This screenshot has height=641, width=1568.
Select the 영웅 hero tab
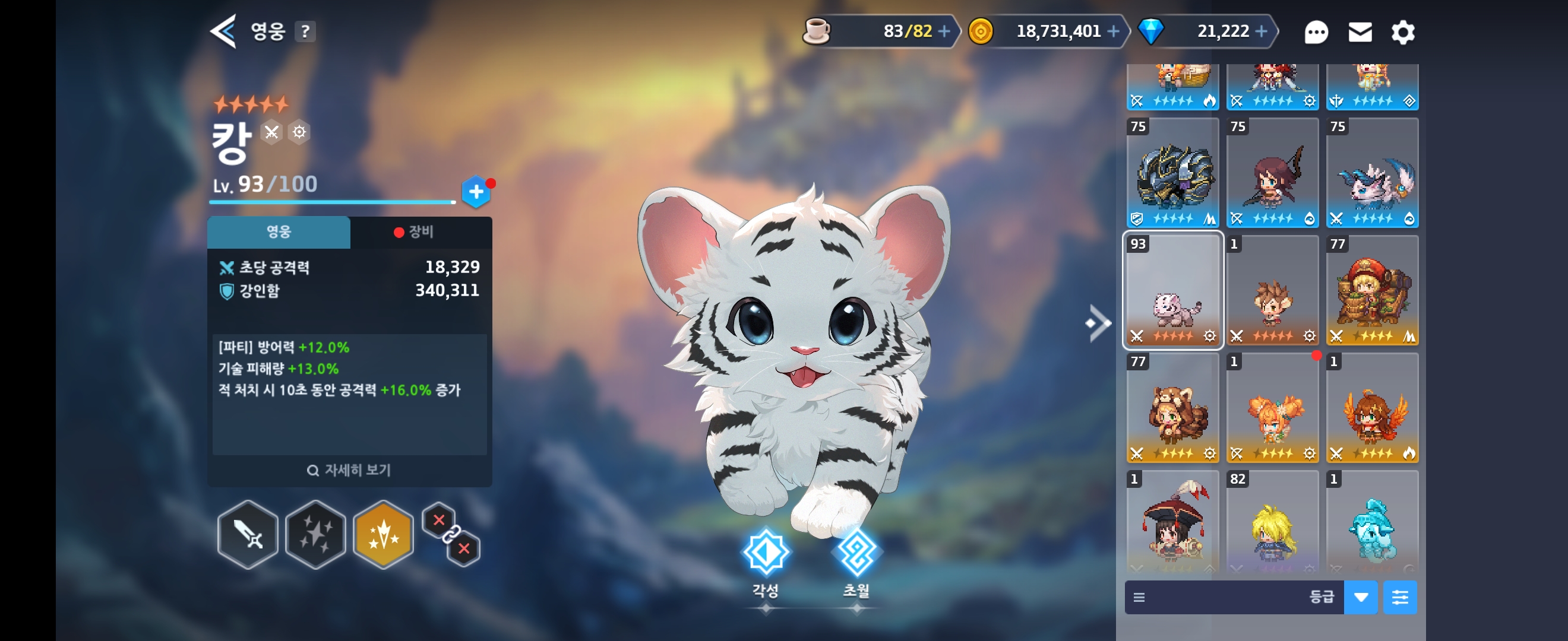pos(279,231)
